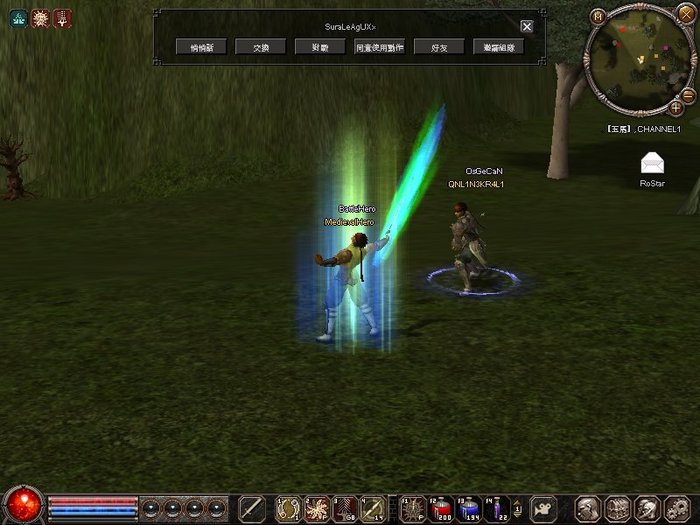Click the 悄悄話 whisper button

tap(202, 47)
